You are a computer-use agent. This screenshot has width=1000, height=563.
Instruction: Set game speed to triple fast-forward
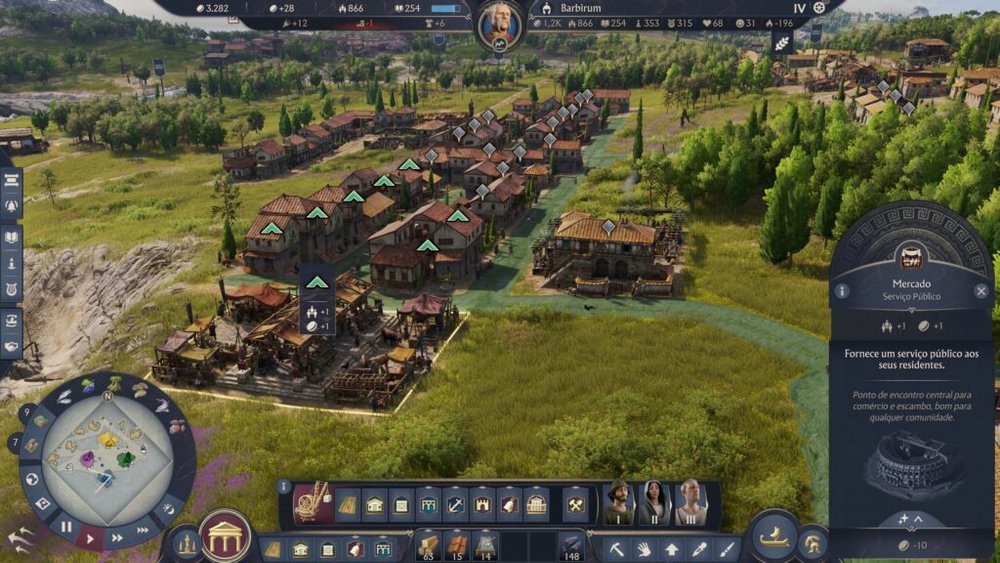pyautogui.click(x=143, y=528)
